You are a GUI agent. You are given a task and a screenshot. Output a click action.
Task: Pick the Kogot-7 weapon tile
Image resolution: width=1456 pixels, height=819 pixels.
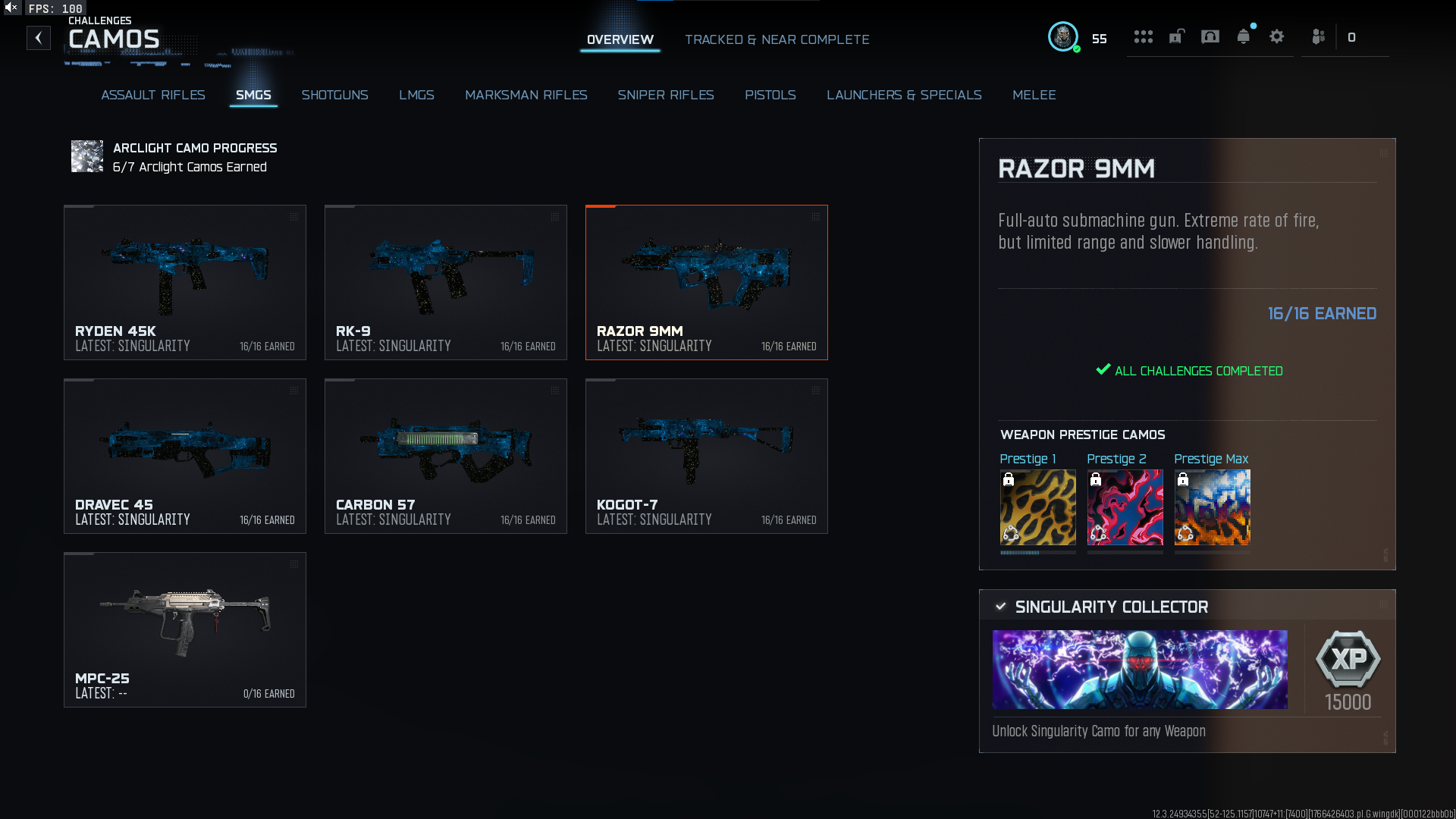point(707,456)
